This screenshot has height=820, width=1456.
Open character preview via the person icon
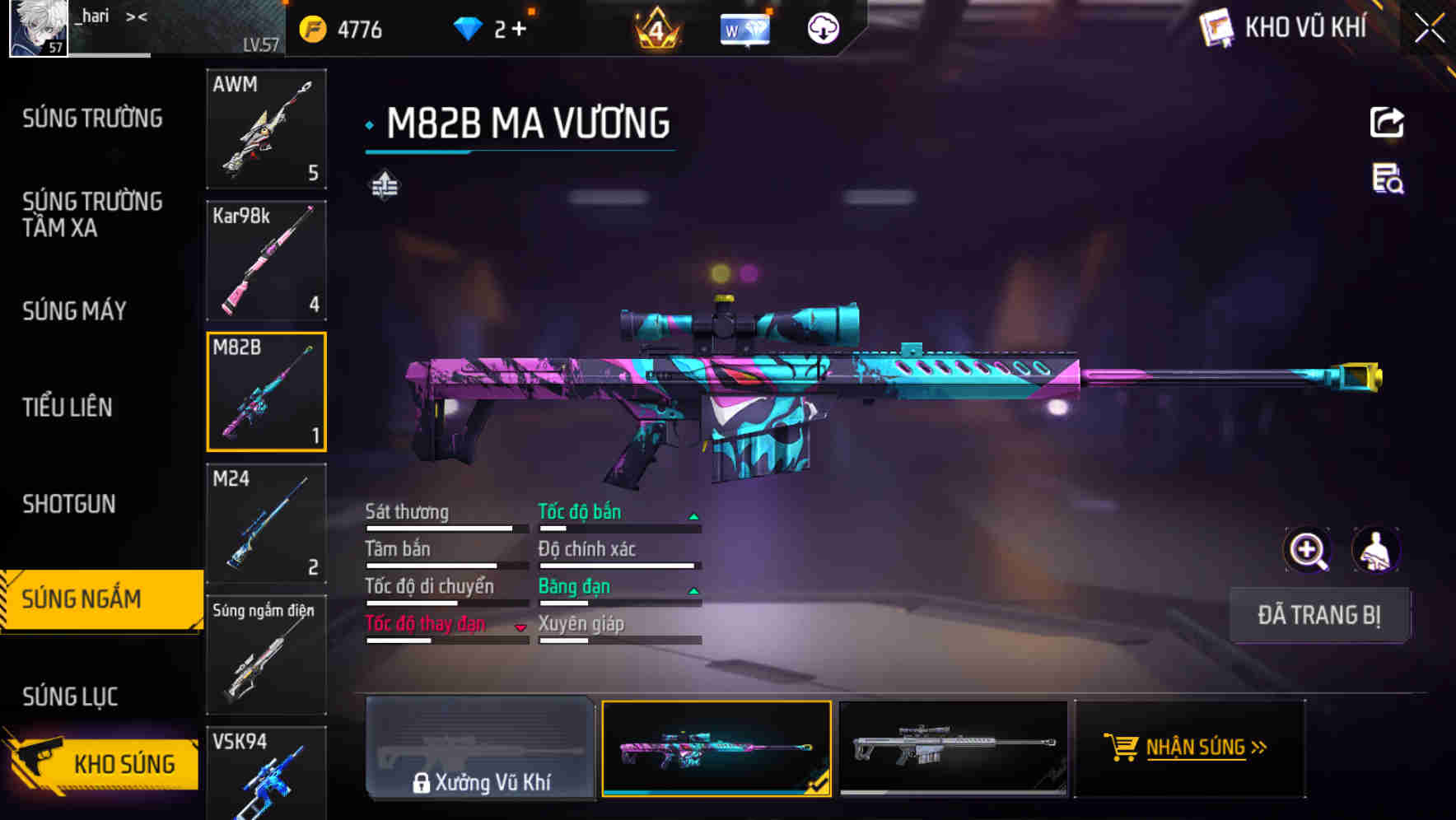tap(1374, 549)
